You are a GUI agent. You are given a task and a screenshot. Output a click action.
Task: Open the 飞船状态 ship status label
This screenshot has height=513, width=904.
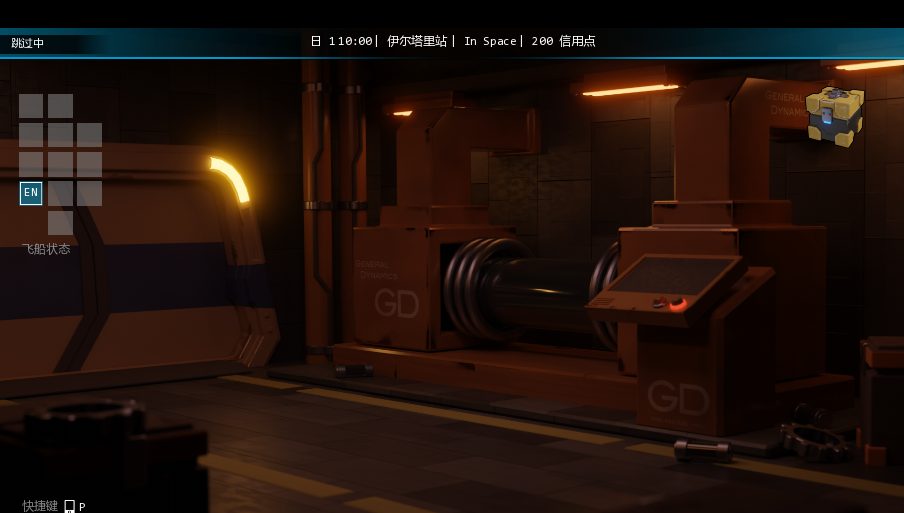pyautogui.click(x=46, y=249)
